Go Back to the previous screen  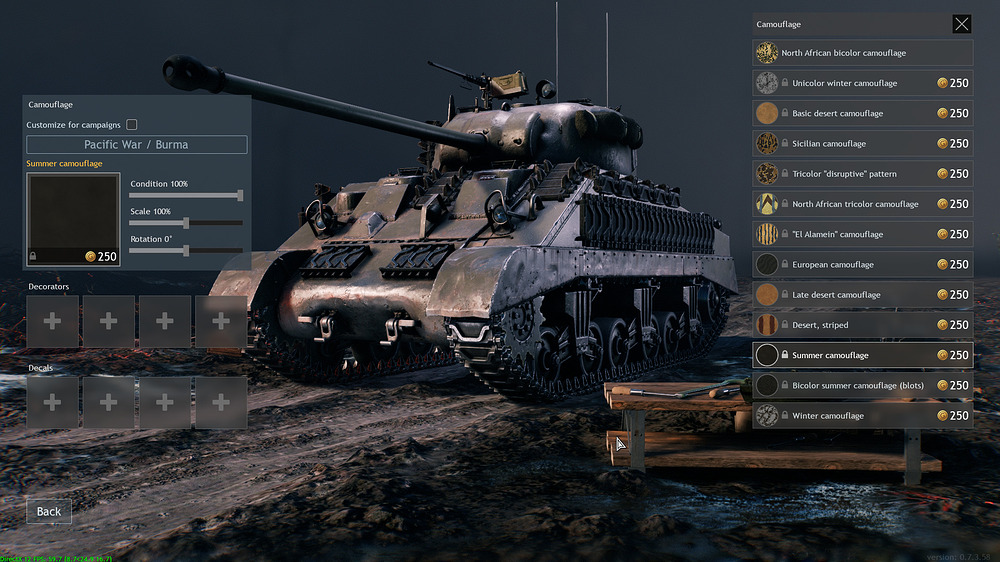[x=49, y=511]
